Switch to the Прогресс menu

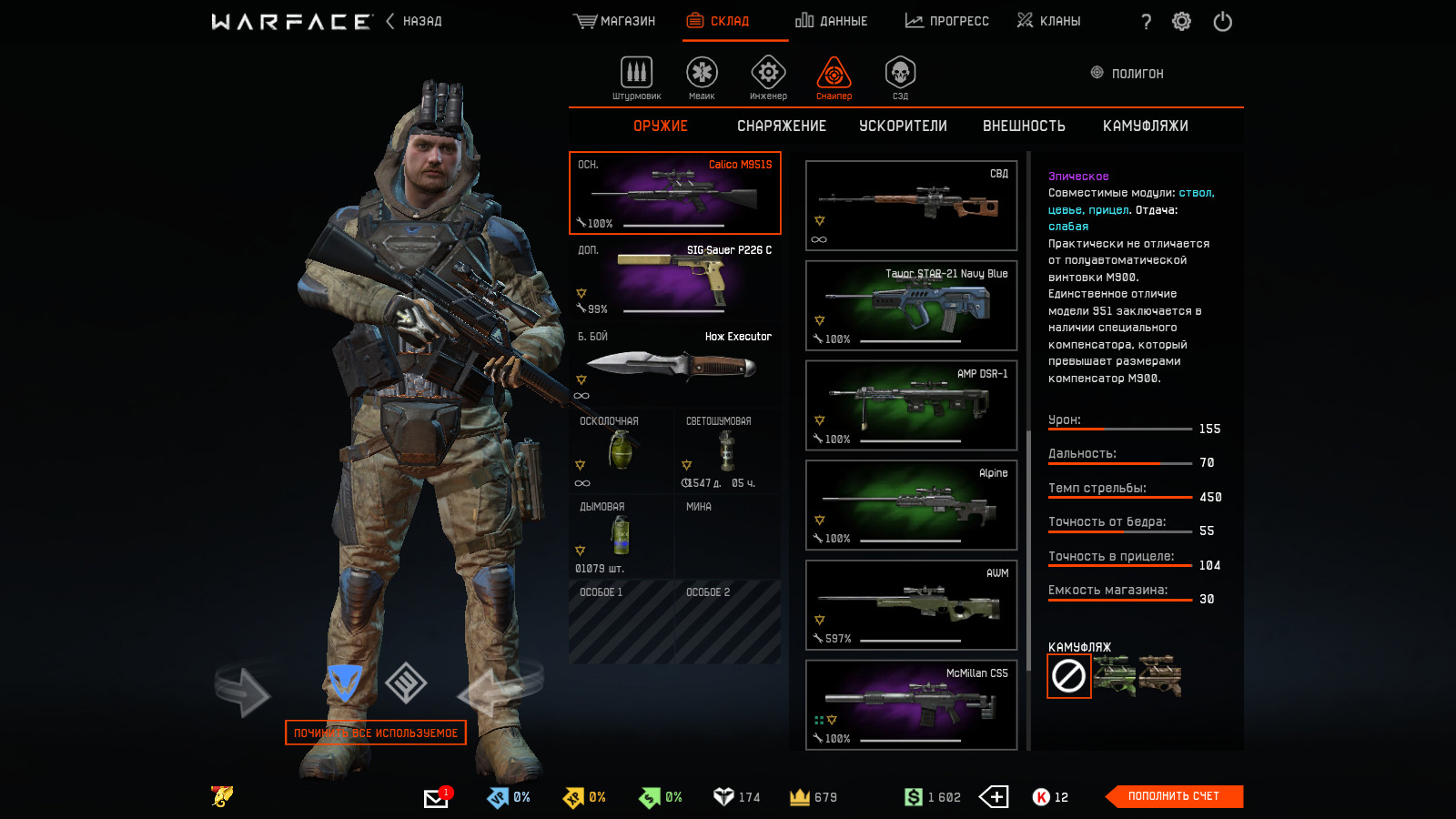point(946,21)
